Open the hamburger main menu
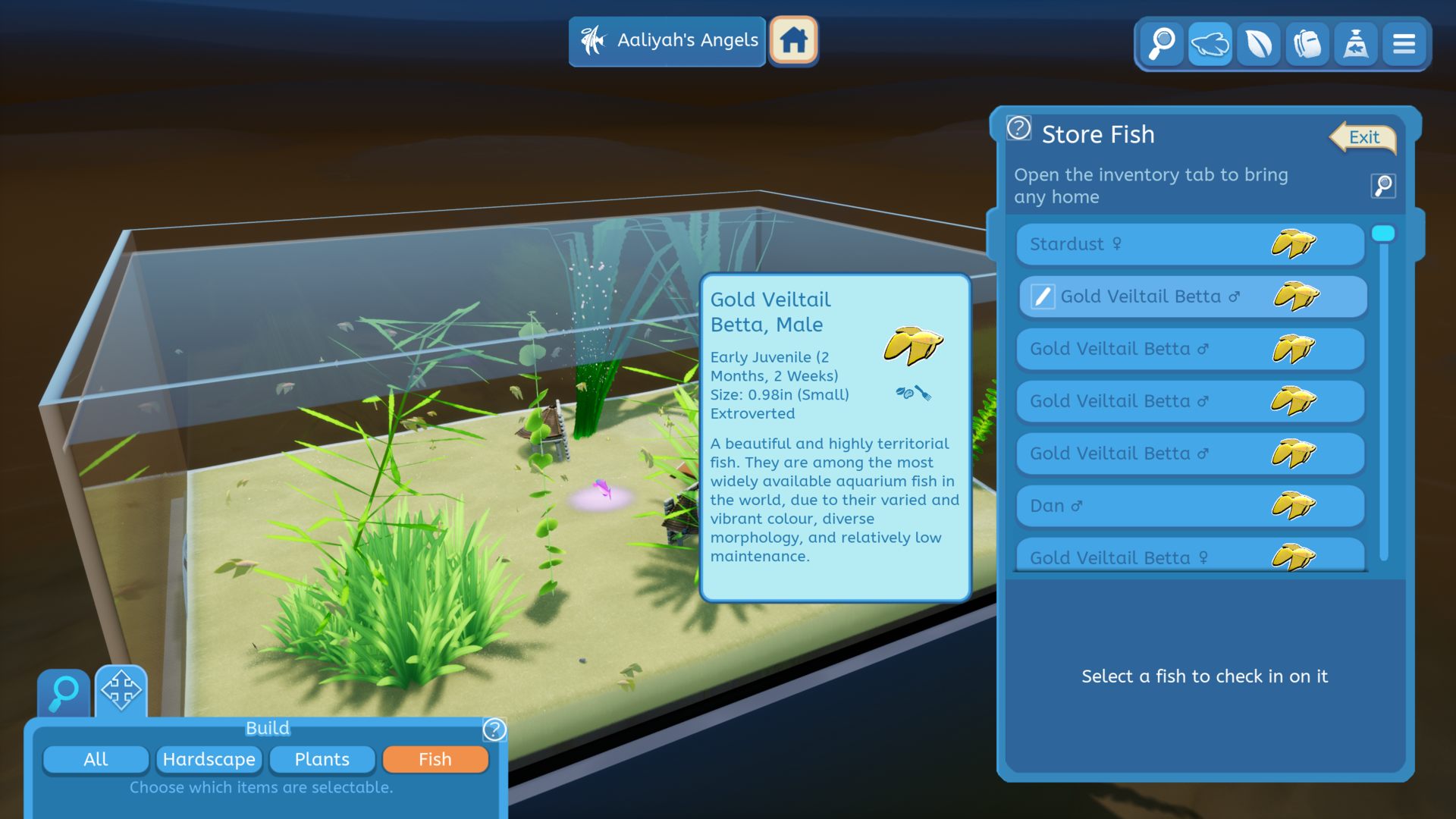 1404,44
